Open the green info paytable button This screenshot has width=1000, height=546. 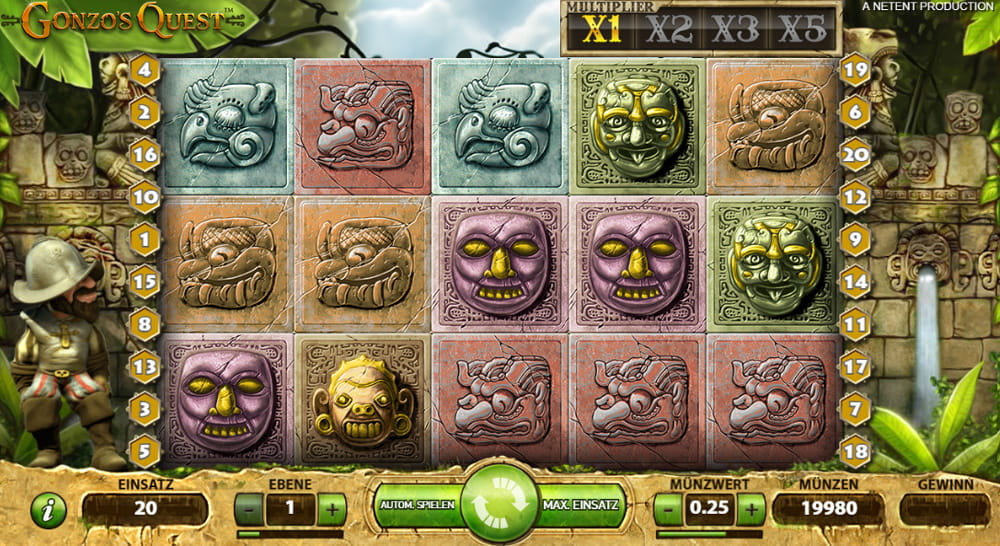click(x=47, y=510)
